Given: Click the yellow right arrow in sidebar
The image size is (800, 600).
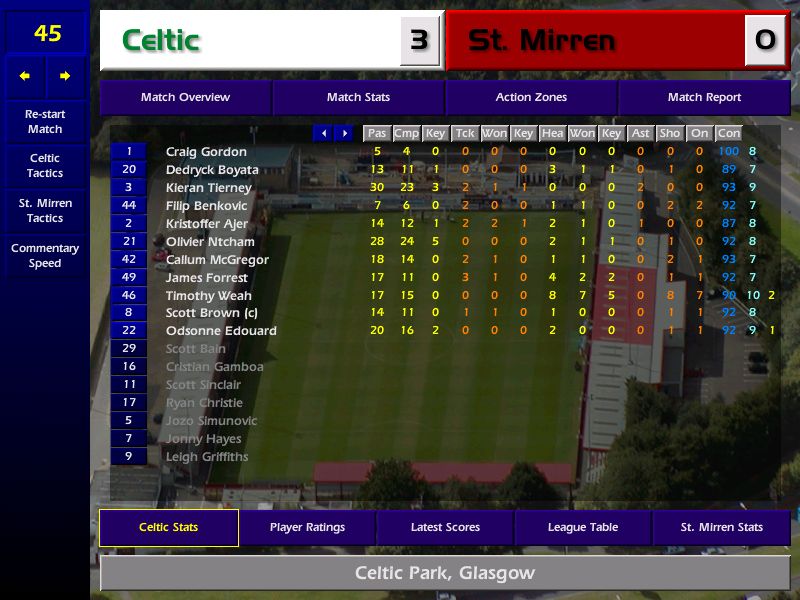Looking at the screenshot, I should click(65, 76).
